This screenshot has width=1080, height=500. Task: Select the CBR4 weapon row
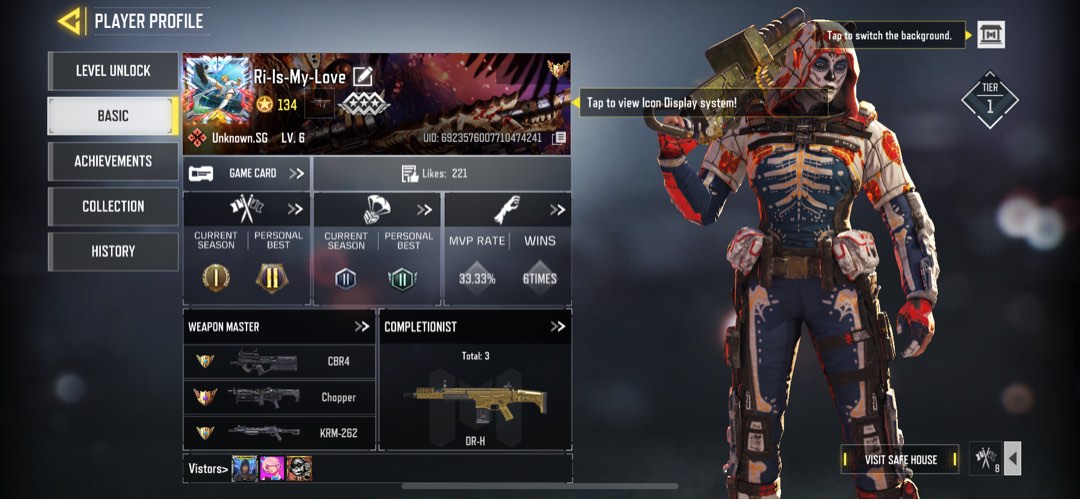click(x=279, y=362)
